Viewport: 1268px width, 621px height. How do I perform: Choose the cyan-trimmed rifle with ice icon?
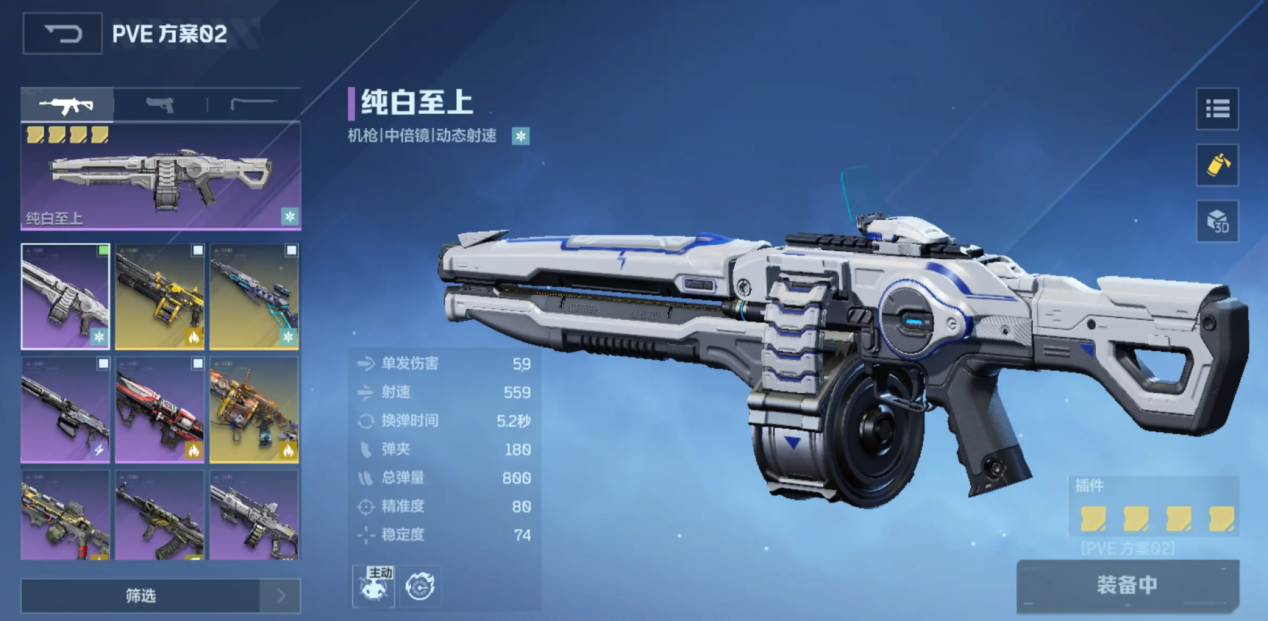(254, 297)
